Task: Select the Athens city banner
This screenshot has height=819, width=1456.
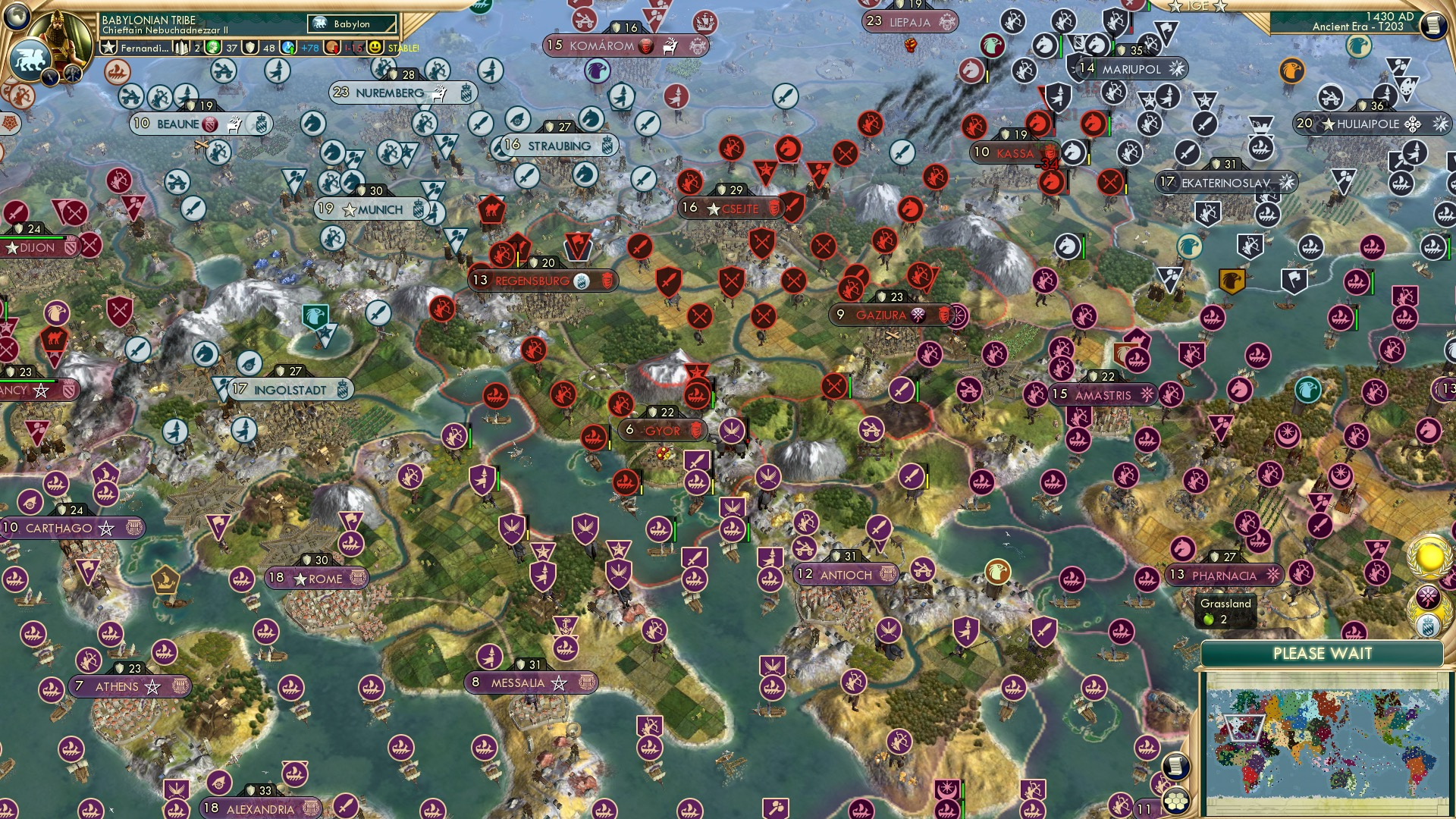Action: (x=114, y=686)
